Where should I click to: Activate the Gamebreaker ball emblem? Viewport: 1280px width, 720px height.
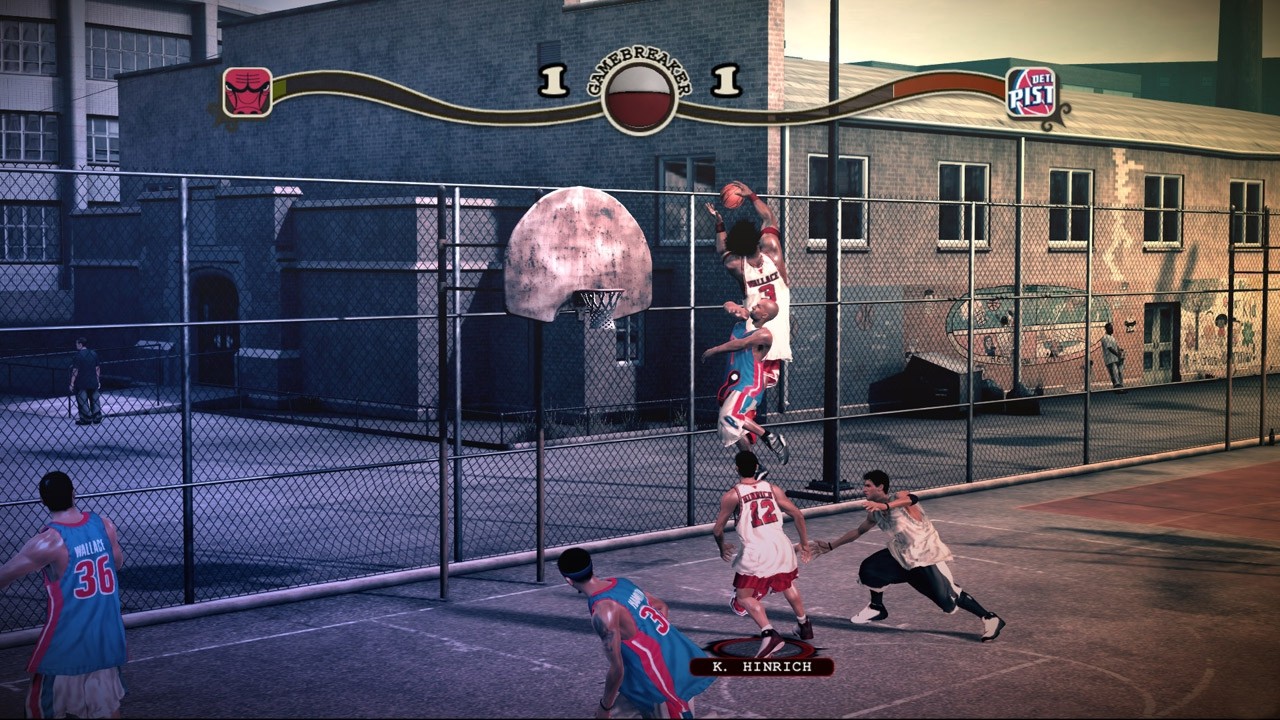pyautogui.click(x=639, y=98)
